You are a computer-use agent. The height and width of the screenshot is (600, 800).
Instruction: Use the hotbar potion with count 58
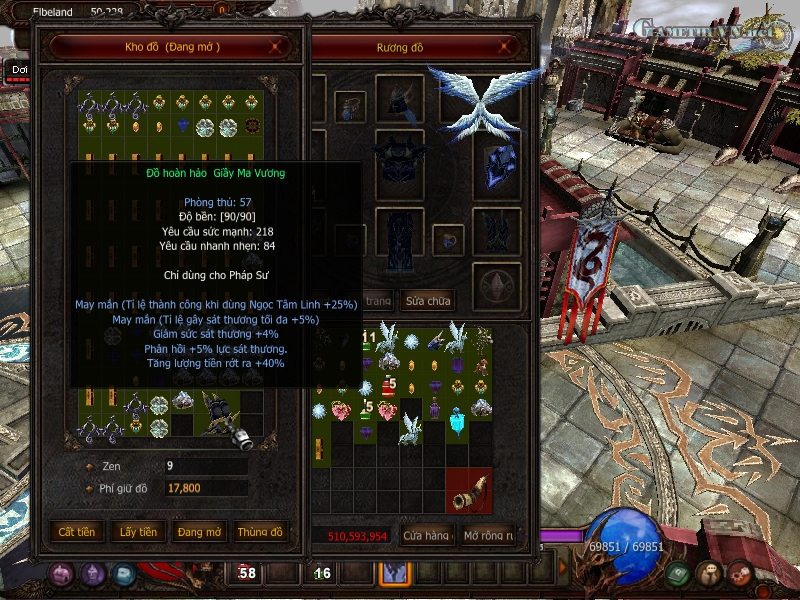click(x=246, y=573)
